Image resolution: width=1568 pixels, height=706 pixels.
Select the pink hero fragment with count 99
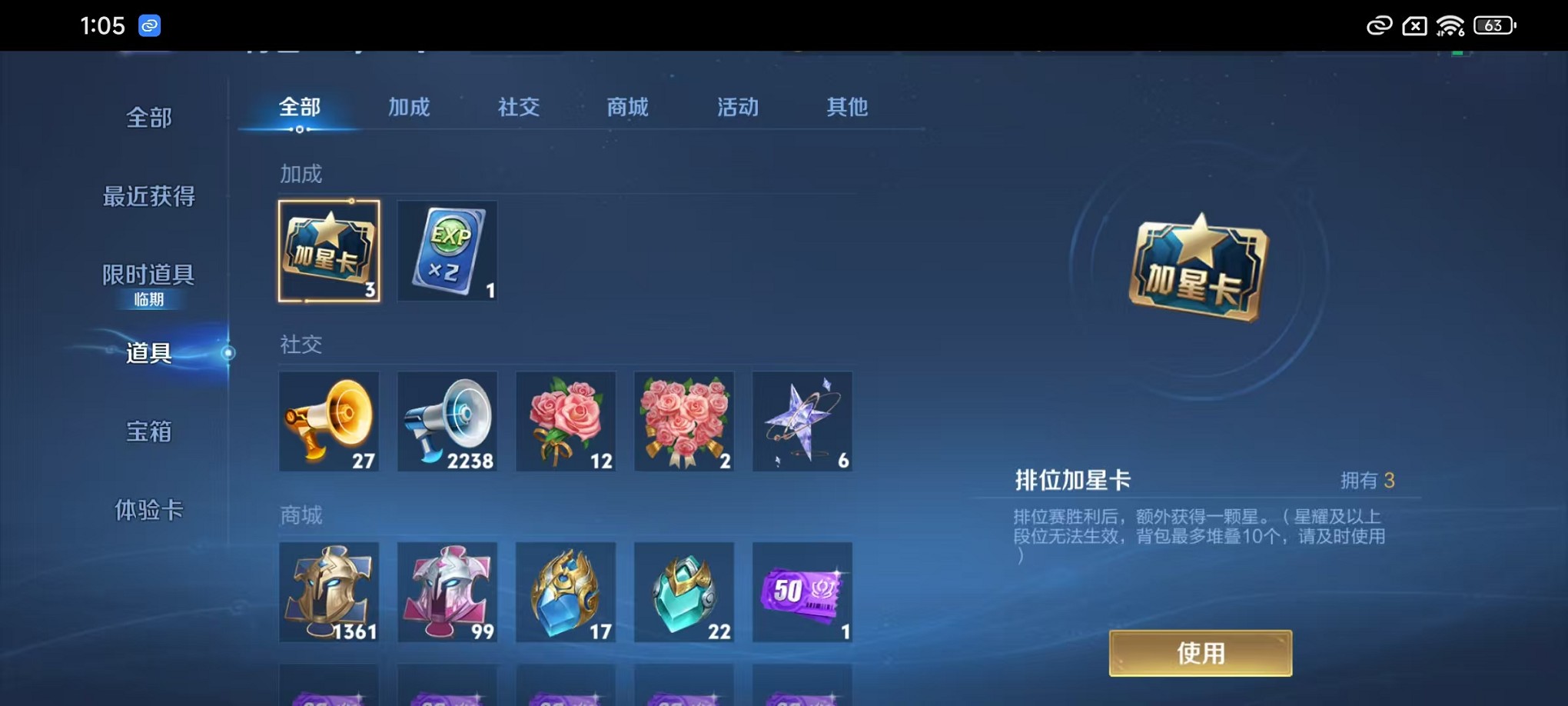click(x=447, y=592)
